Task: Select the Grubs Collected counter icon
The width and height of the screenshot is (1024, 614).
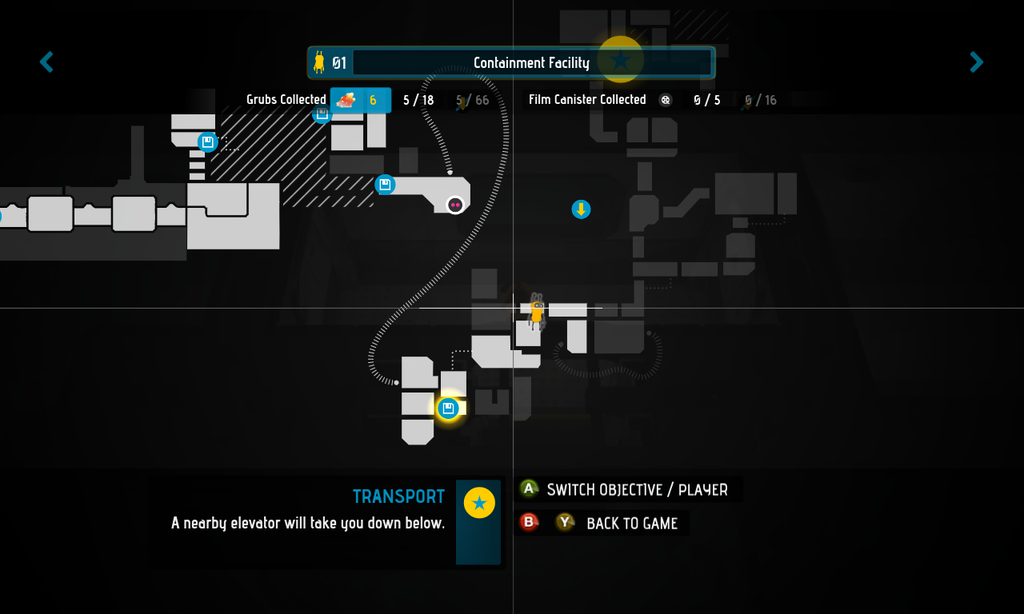Action: (346, 100)
